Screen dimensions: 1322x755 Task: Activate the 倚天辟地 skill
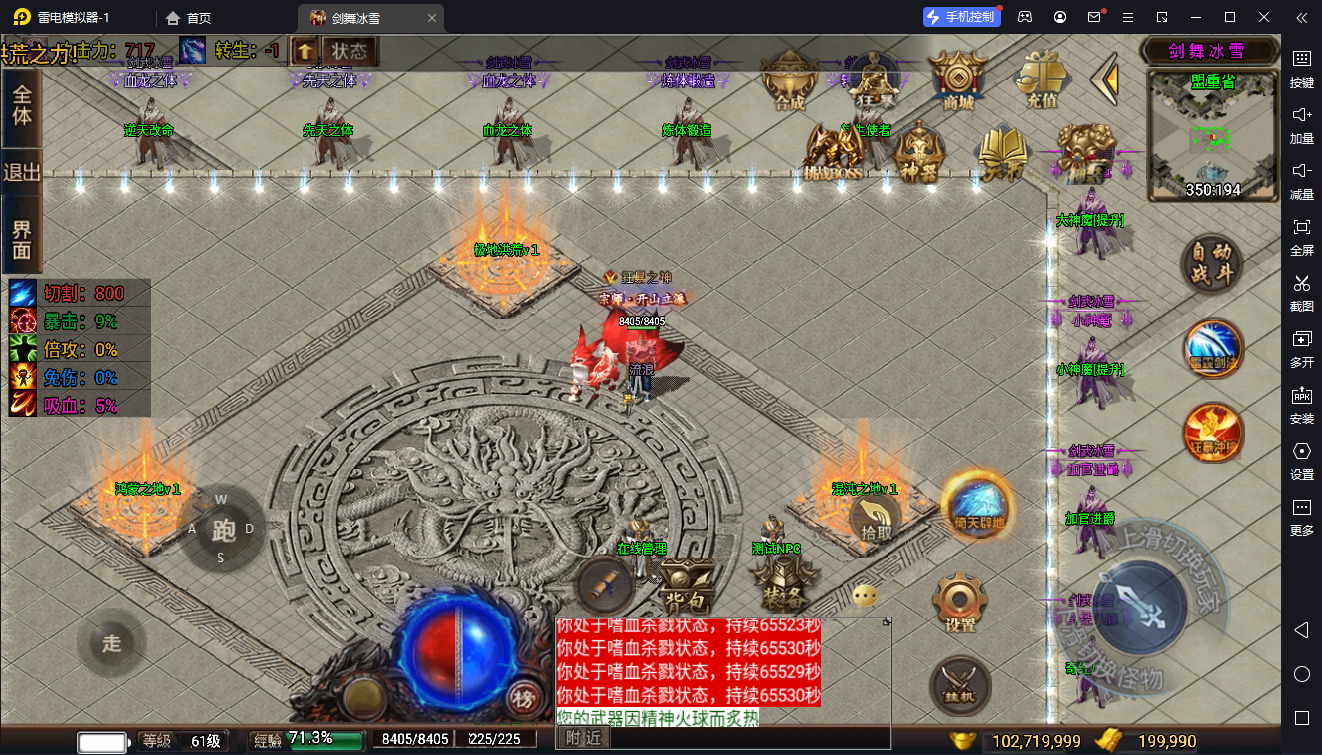[978, 508]
